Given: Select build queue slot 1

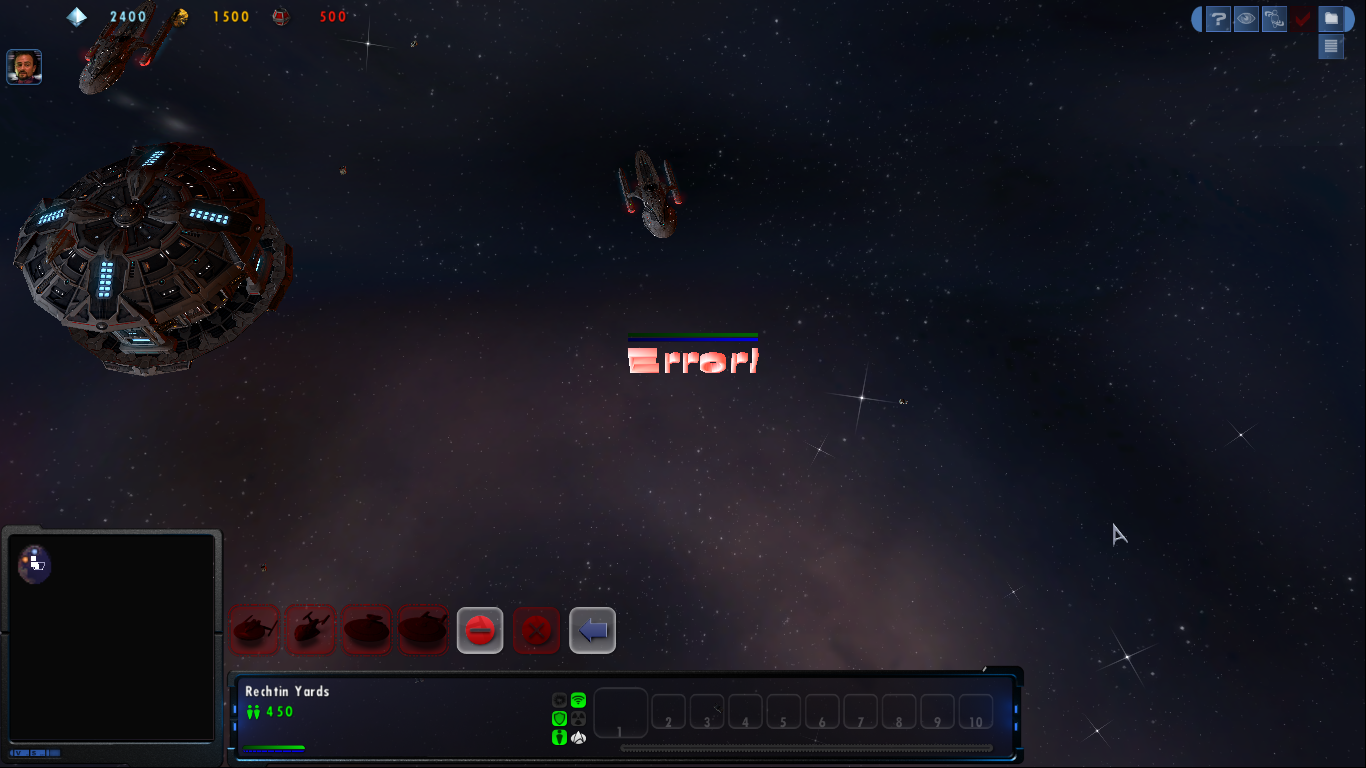Looking at the screenshot, I should coord(621,713).
